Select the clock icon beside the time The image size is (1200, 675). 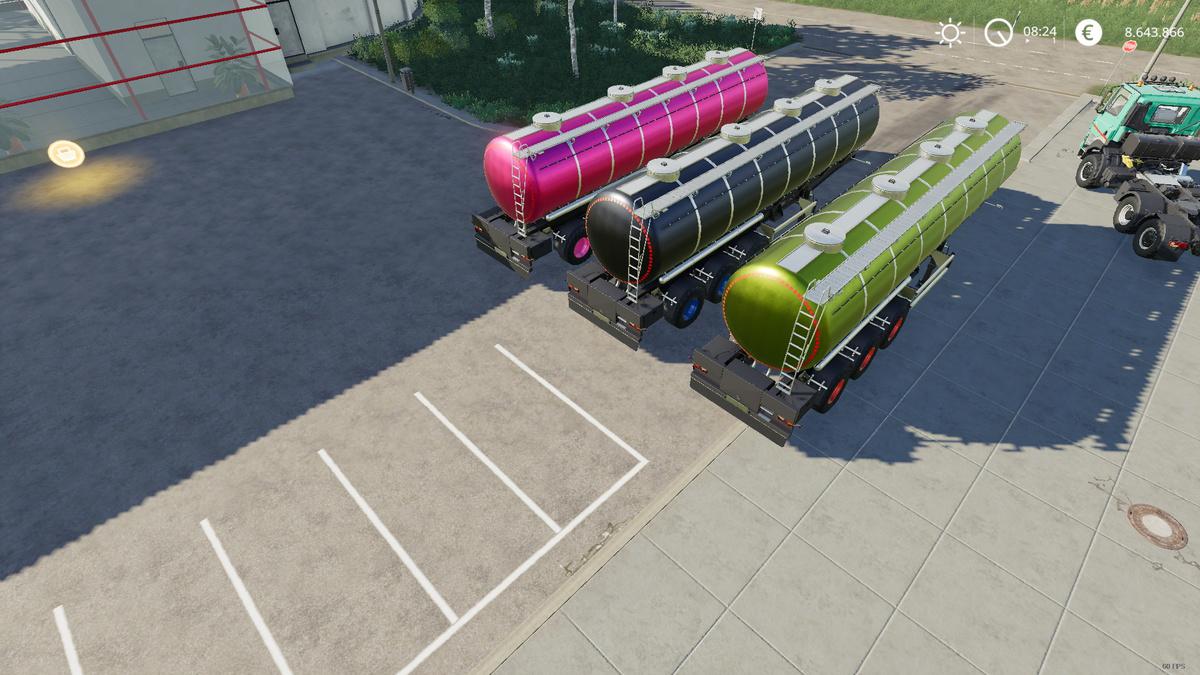pyautogui.click(x=998, y=32)
